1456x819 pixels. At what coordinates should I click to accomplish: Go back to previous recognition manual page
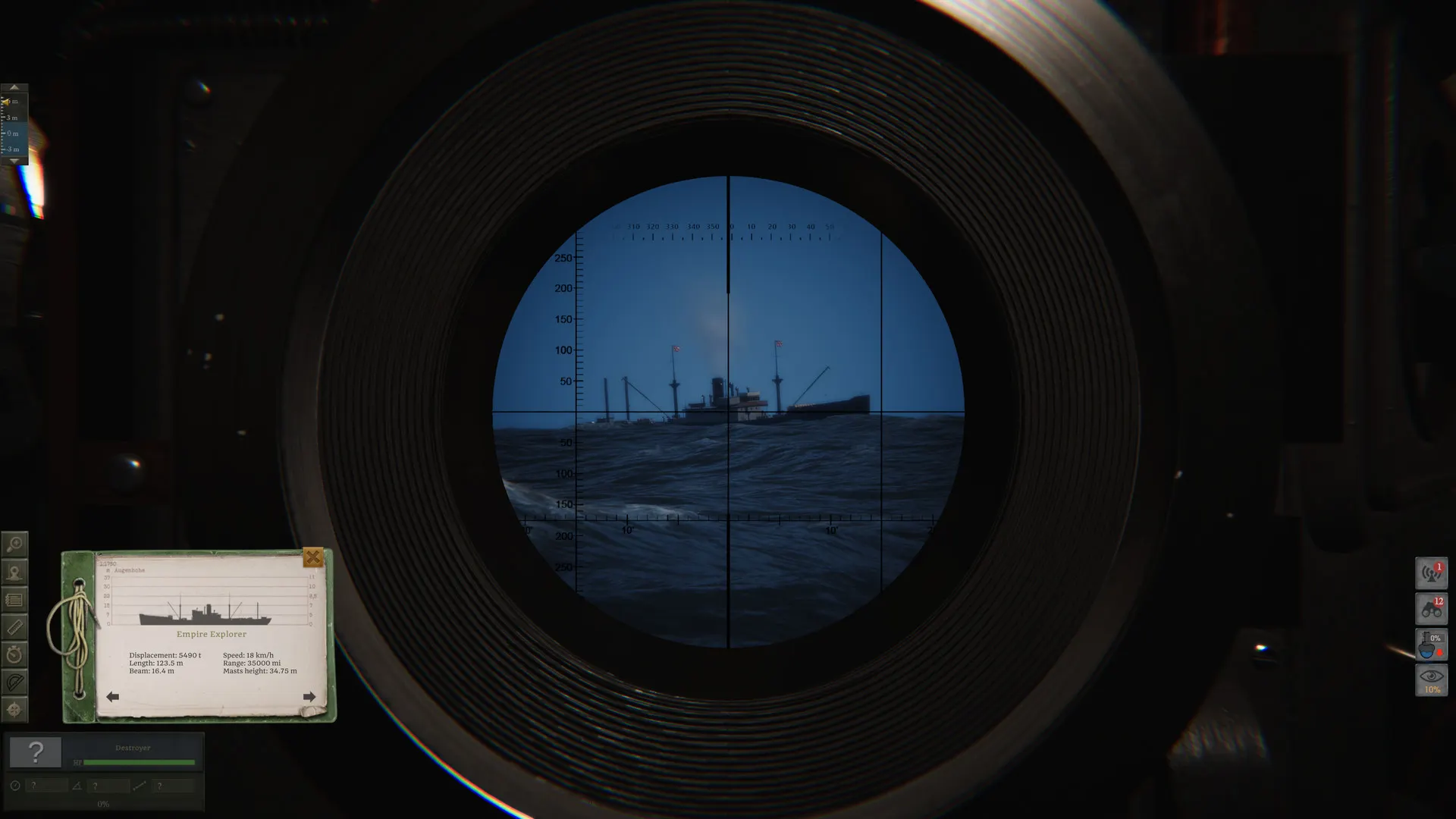tap(112, 695)
